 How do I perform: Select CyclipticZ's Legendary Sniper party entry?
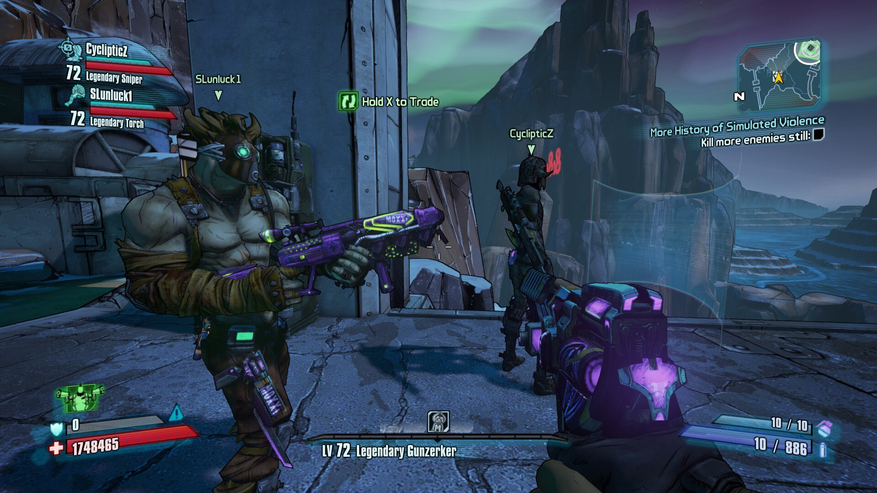pyautogui.click(x=110, y=62)
